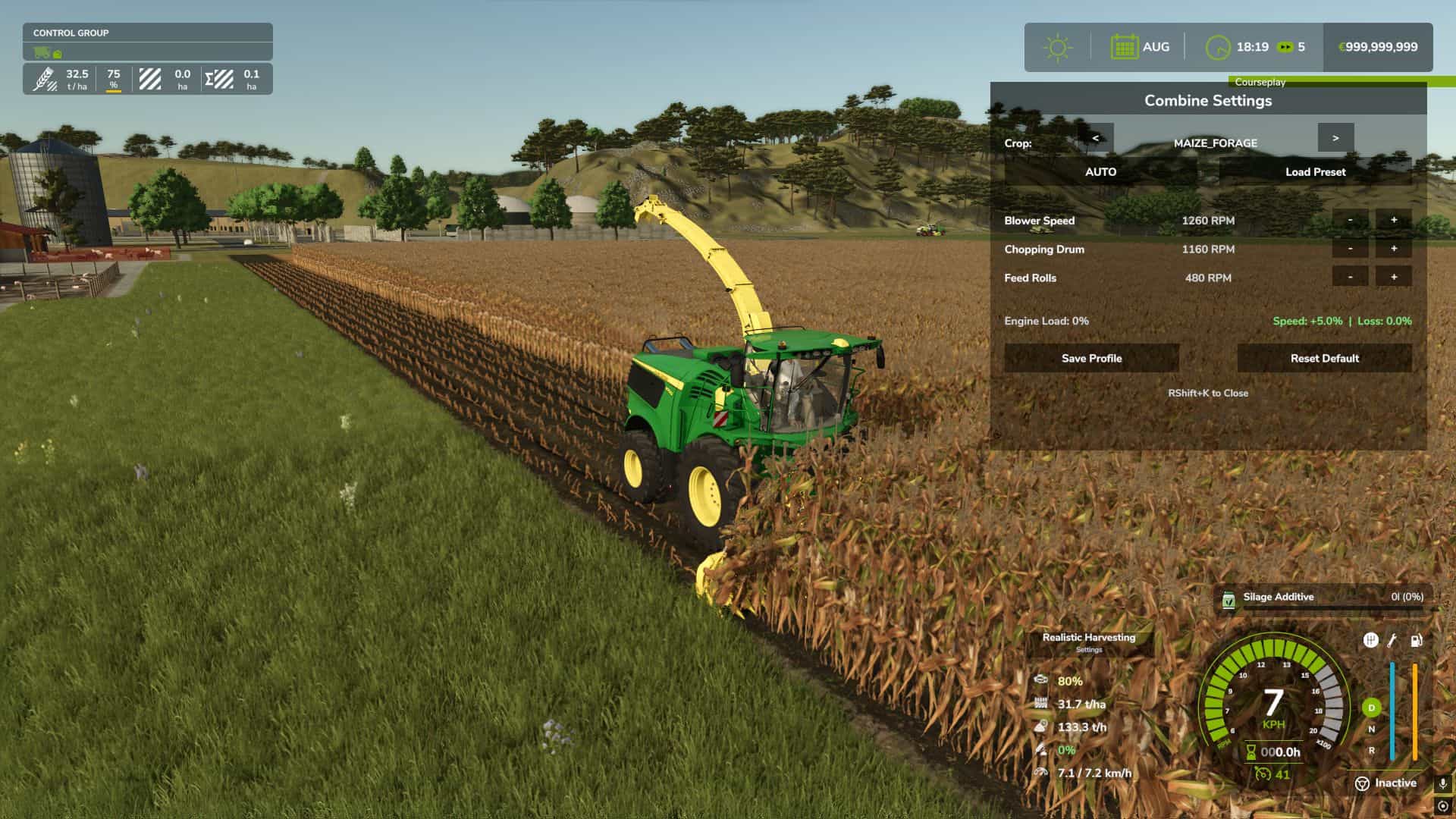The width and height of the screenshot is (1456, 819).
Task: Raise the Chopping Drum speed
Action: tap(1394, 249)
